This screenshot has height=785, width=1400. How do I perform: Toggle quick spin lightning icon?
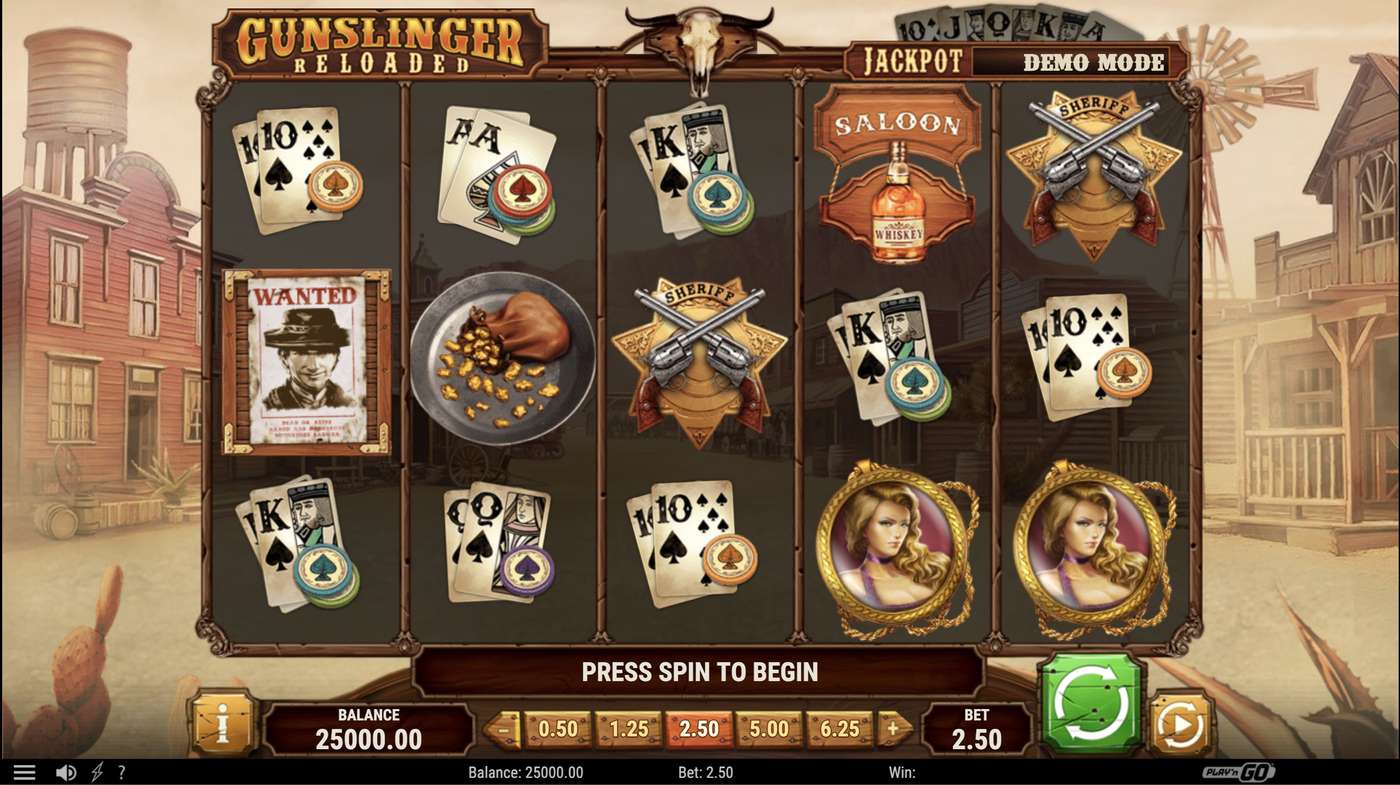(x=96, y=771)
